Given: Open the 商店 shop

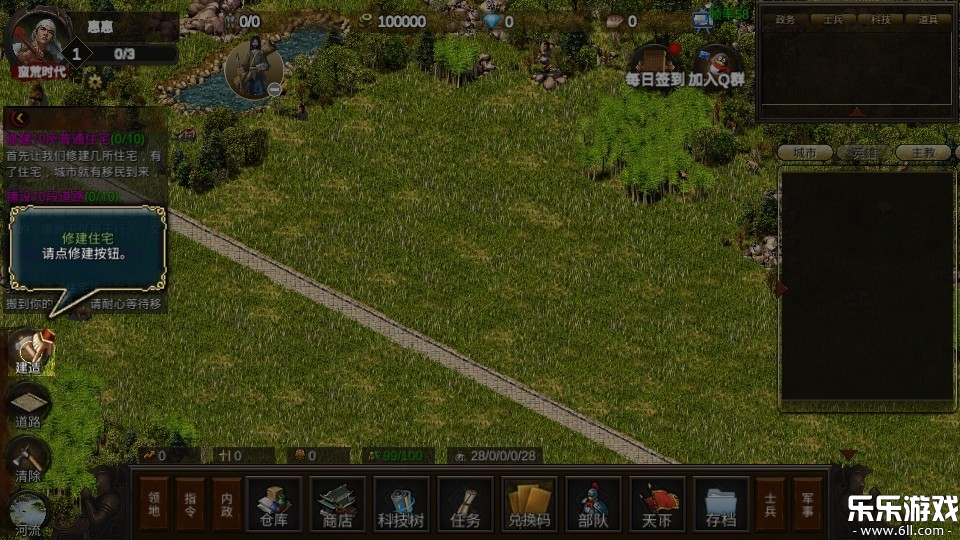Looking at the screenshot, I should tap(337, 503).
